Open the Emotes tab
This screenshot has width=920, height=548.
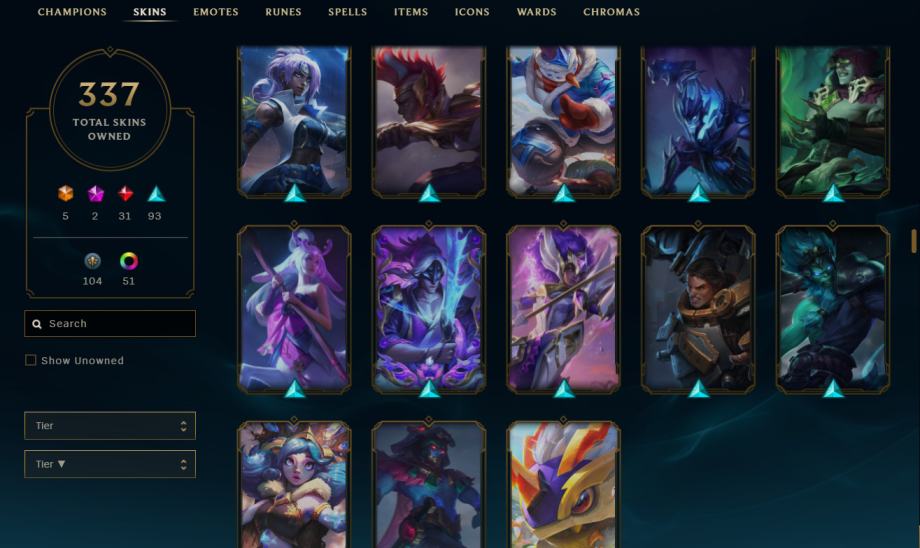(216, 12)
